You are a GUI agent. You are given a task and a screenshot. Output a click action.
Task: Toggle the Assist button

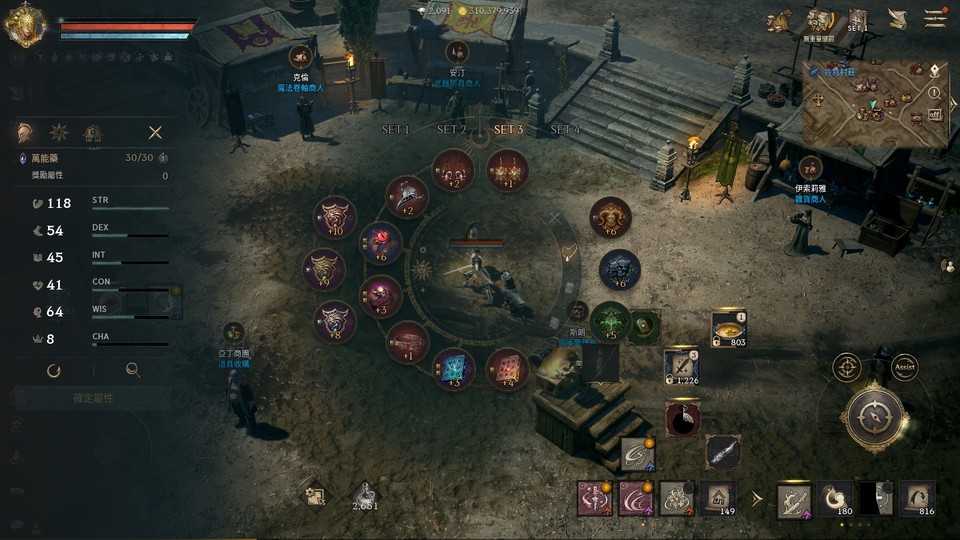(x=904, y=367)
